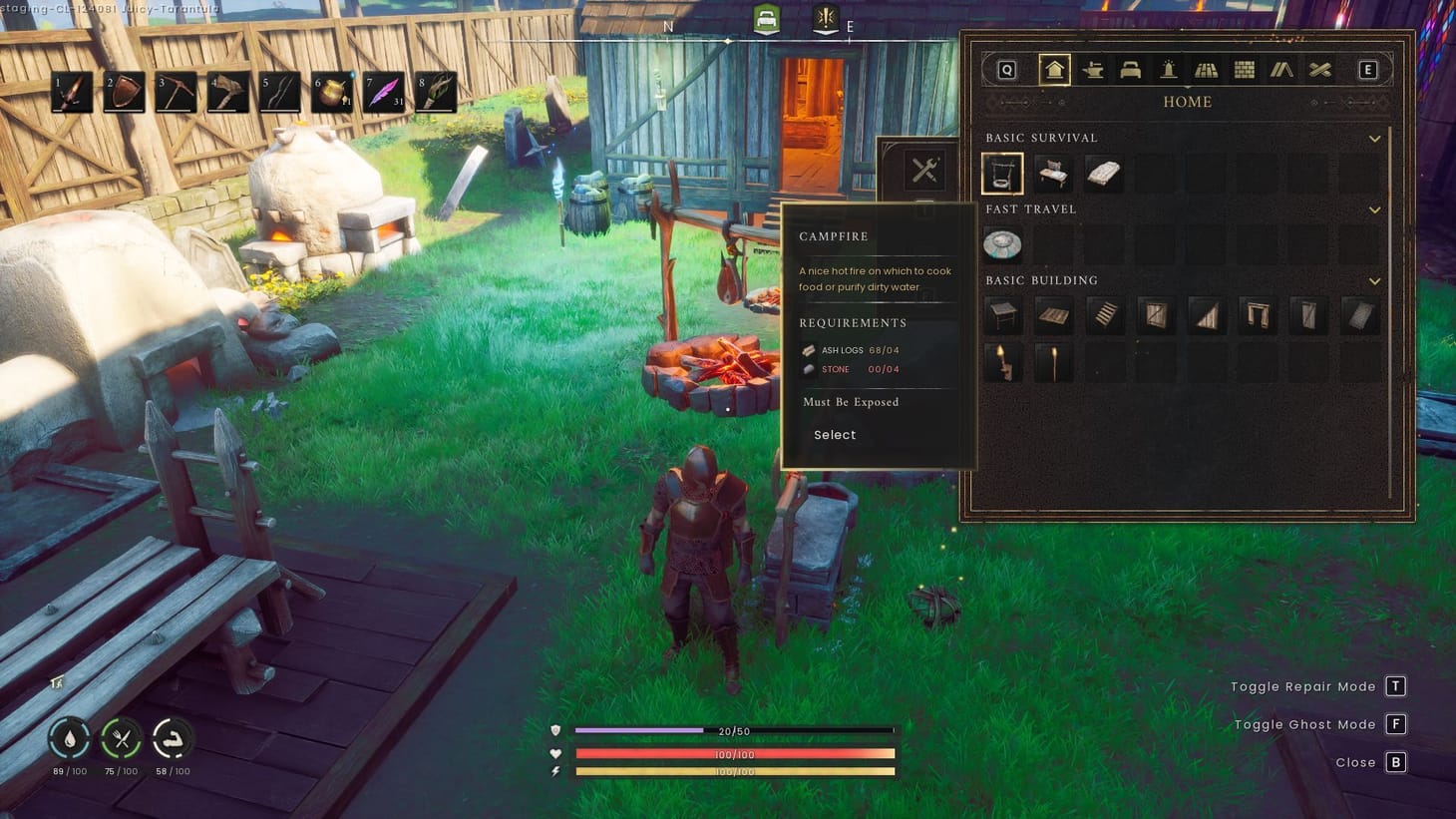The width and height of the screenshot is (1456, 819).
Task: Open the bed category tab
Action: 1130,69
